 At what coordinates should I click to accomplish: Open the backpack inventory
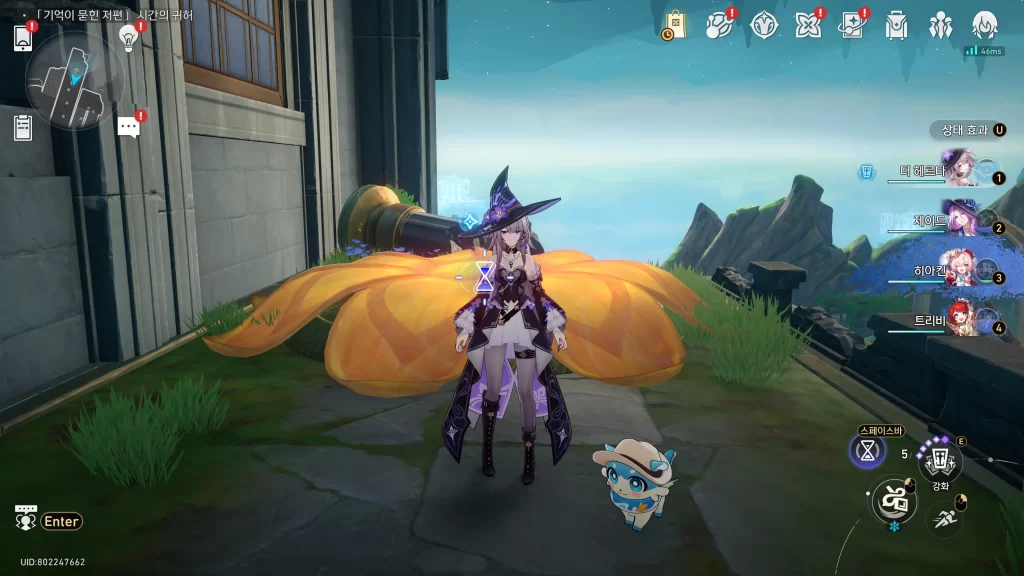click(896, 25)
